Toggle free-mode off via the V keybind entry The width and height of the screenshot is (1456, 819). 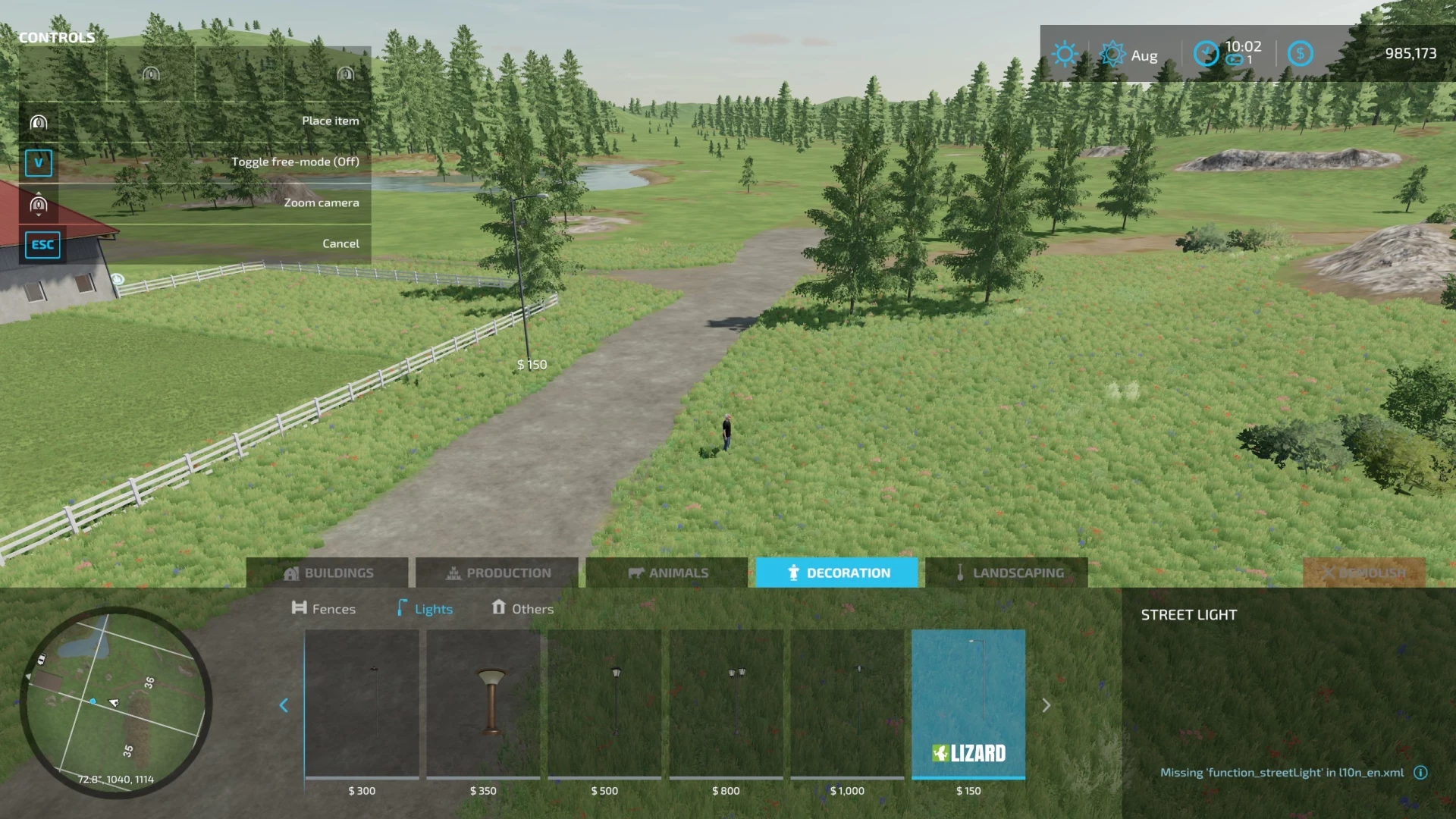(x=39, y=162)
